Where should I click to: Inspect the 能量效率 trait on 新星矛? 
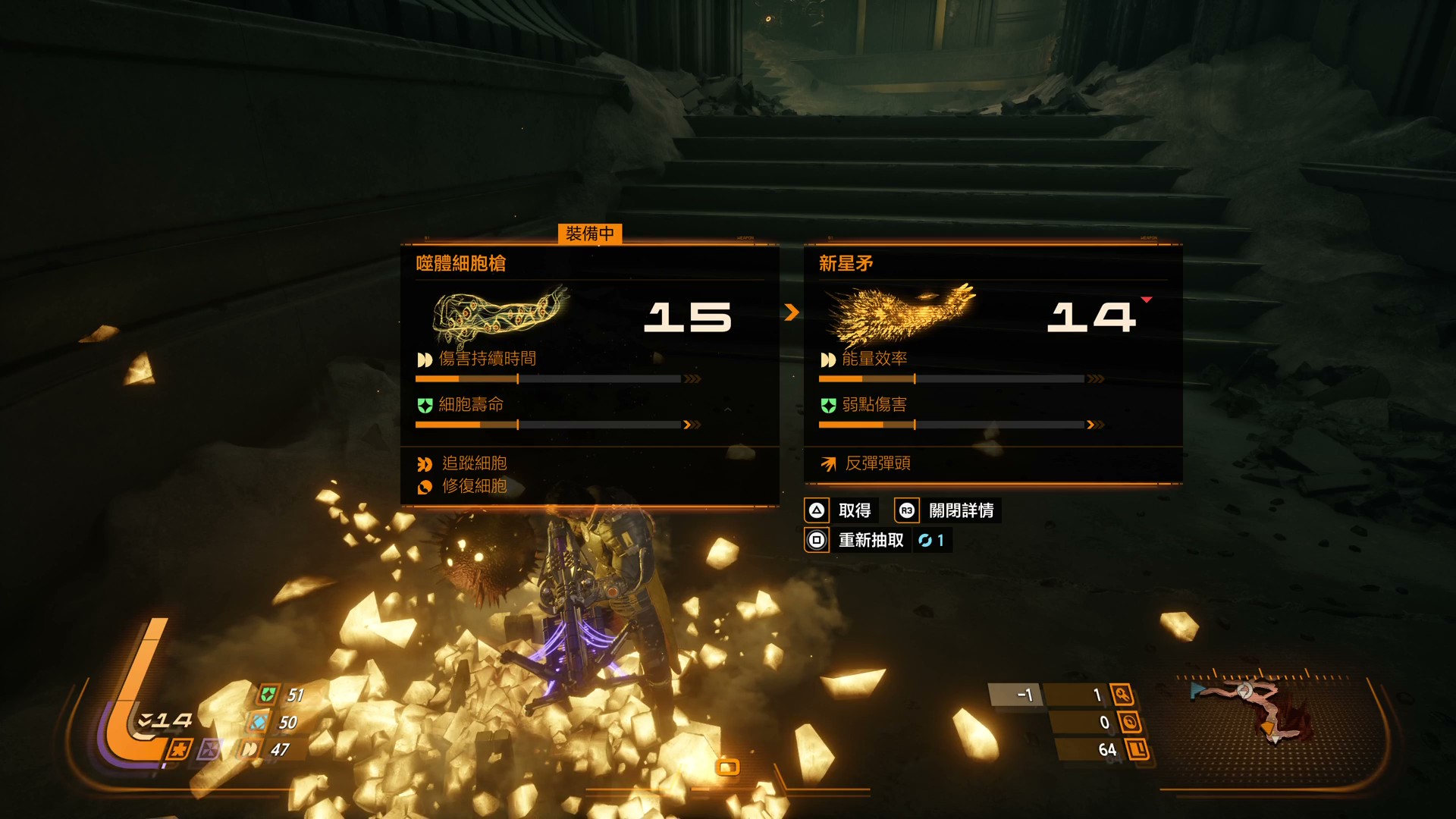[x=874, y=359]
